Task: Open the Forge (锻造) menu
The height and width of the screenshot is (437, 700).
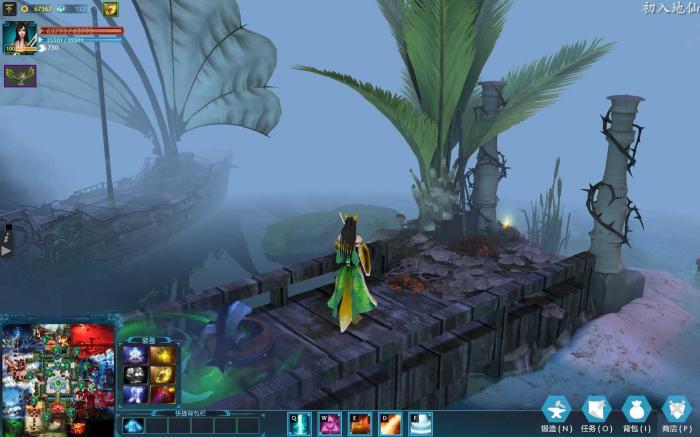Action: point(556,410)
